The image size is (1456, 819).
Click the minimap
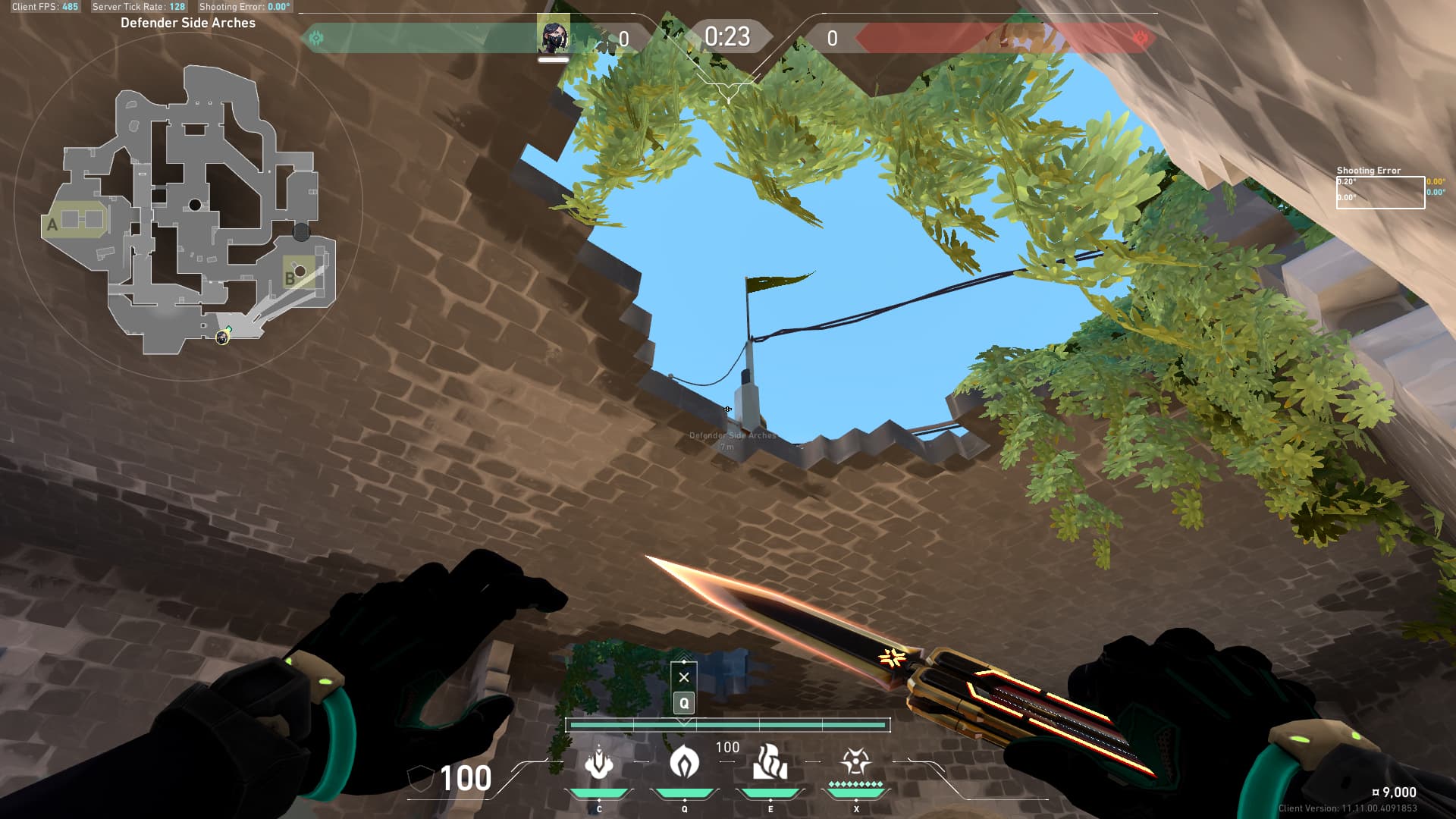point(188,209)
